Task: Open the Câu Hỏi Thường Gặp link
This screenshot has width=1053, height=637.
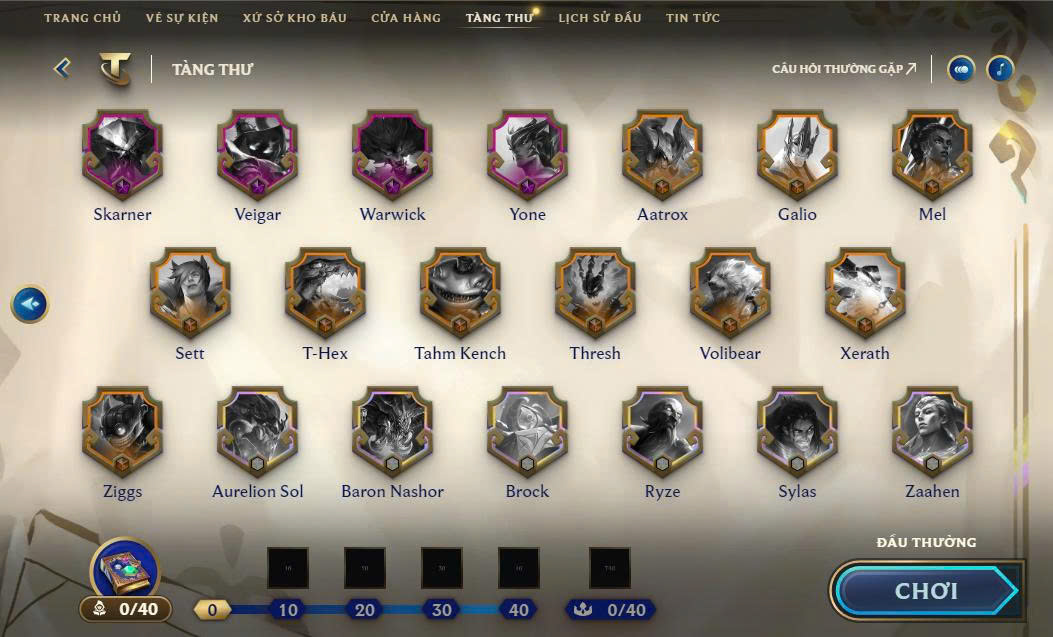Action: point(844,69)
